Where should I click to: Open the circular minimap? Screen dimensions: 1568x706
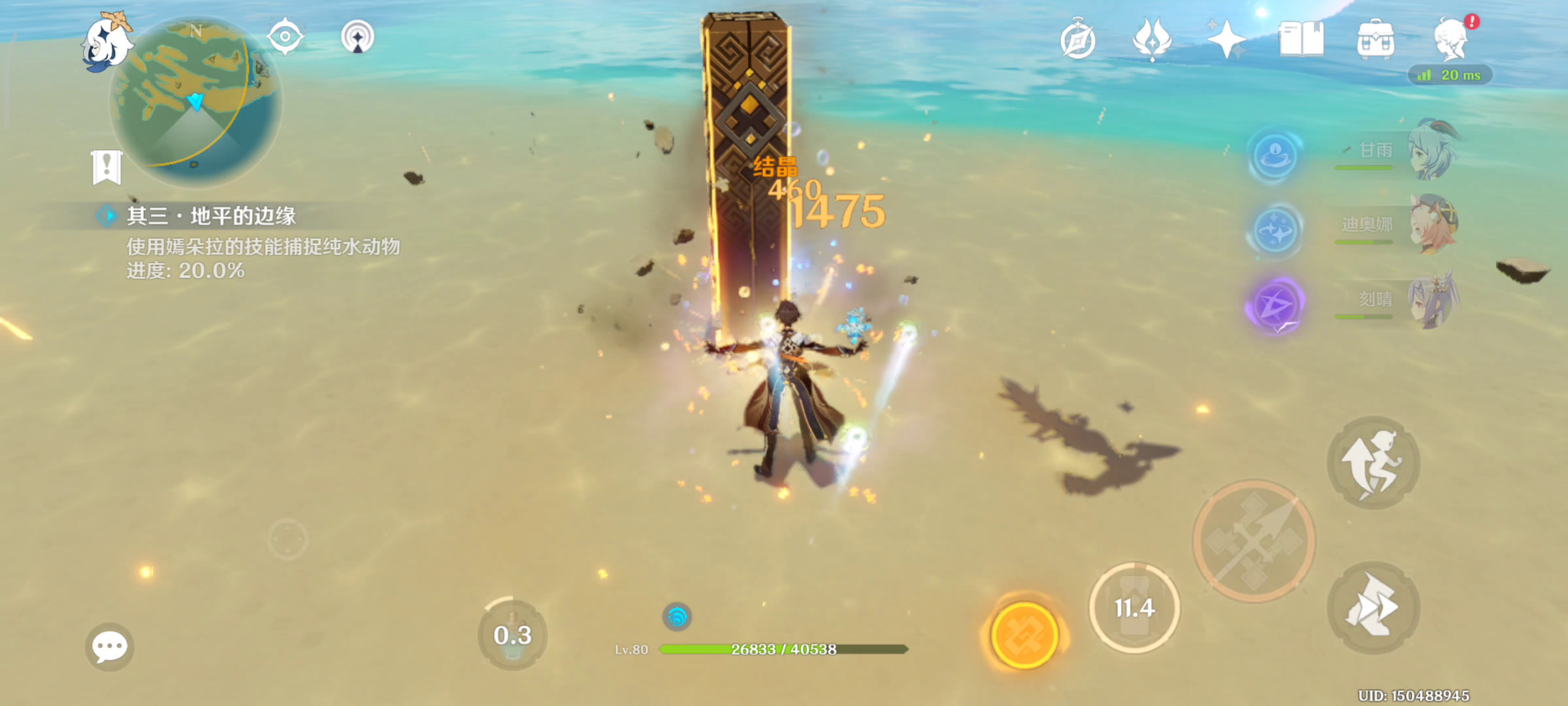click(x=196, y=101)
